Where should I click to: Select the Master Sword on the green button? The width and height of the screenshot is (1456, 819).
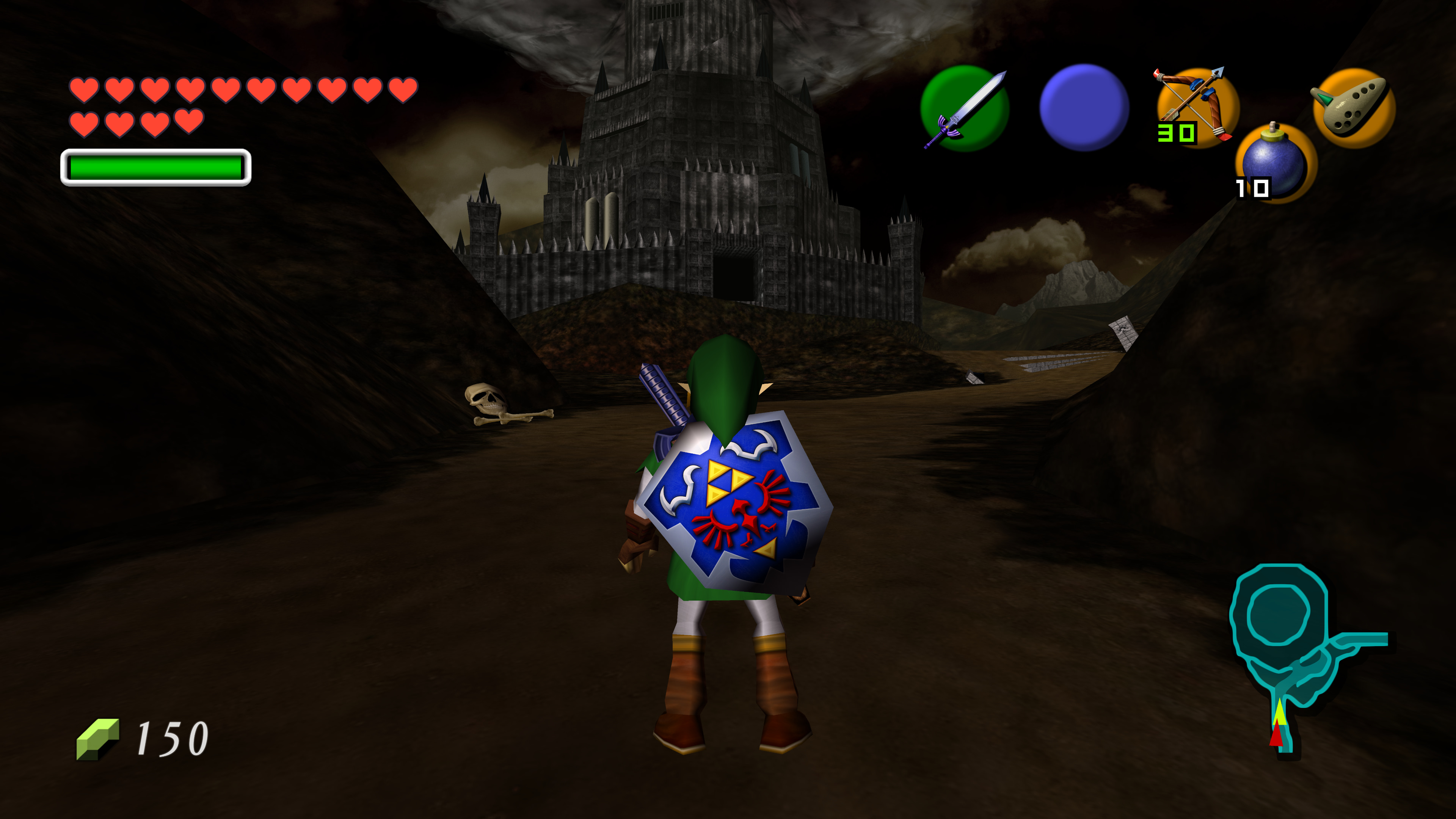(964, 108)
